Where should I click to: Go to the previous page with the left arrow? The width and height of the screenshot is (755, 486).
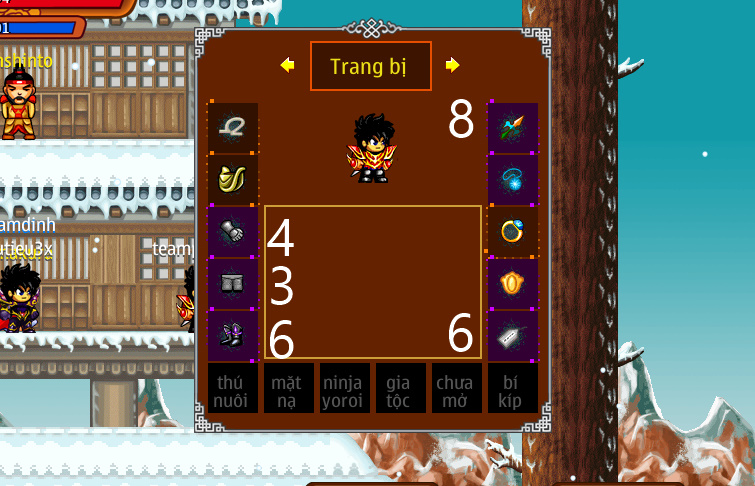(x=288, y=65)
